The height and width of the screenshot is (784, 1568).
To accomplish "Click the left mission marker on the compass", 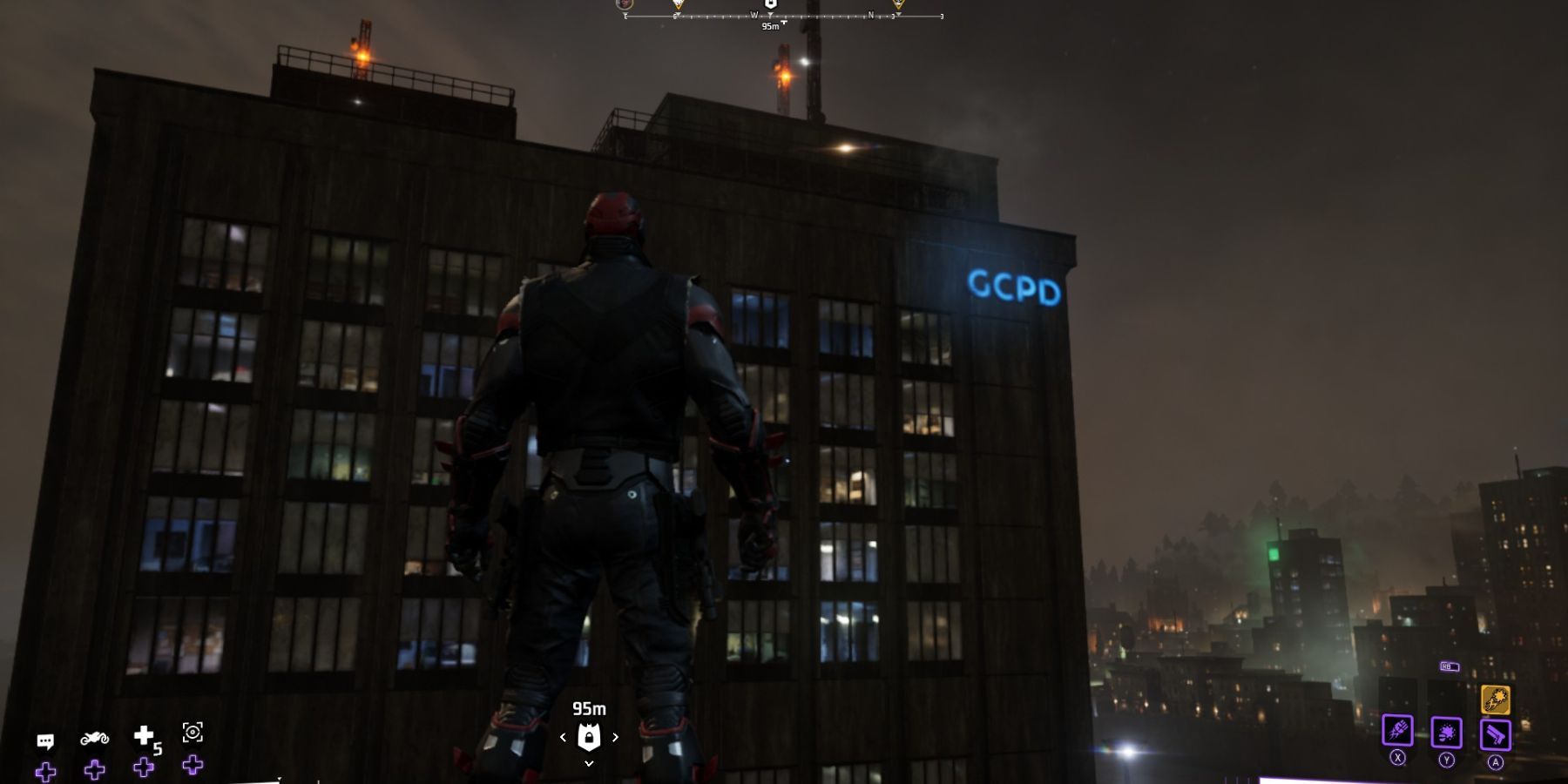I will click(x=677, y=6).
